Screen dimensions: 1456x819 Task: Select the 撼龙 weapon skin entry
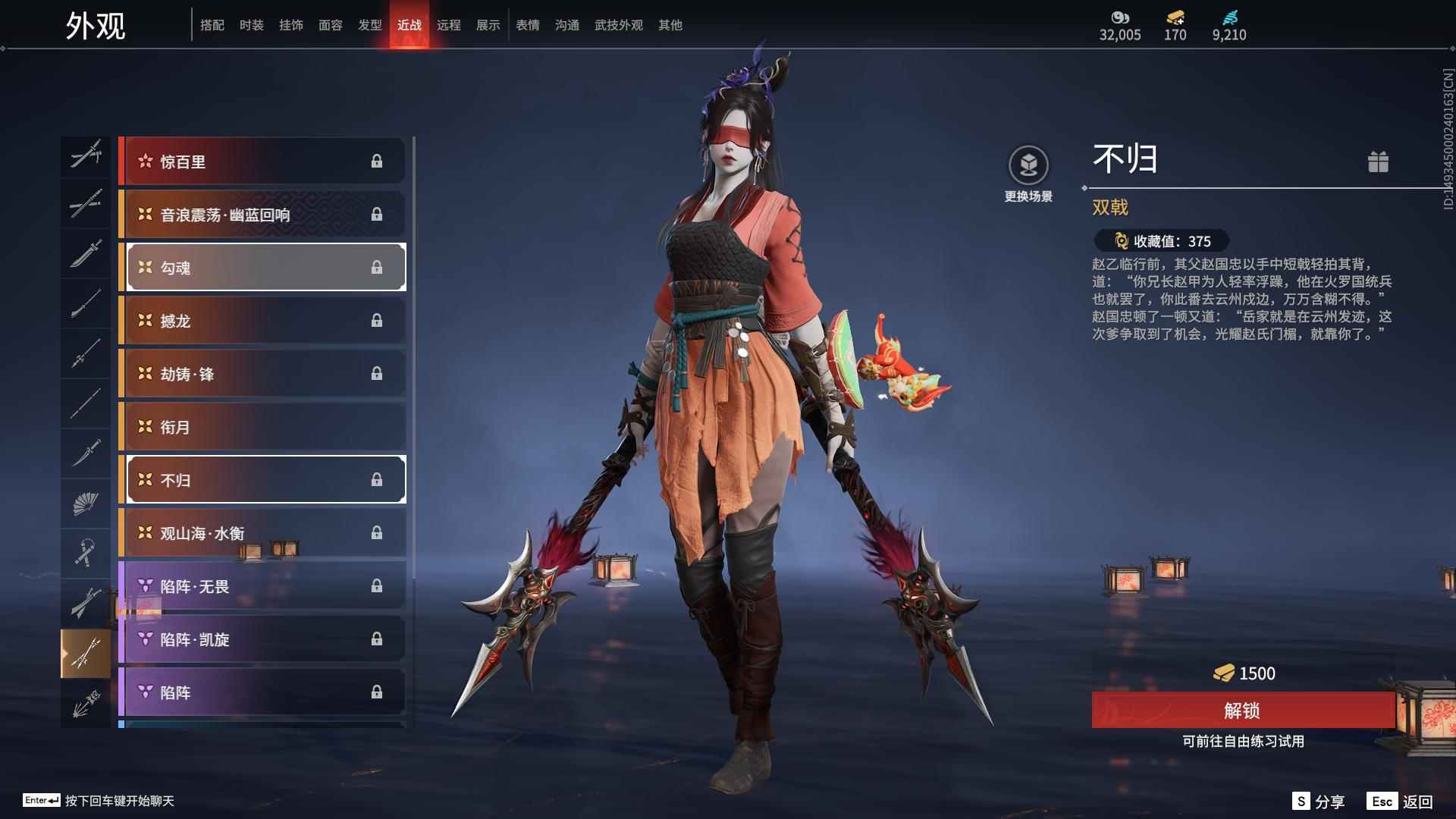264,320
